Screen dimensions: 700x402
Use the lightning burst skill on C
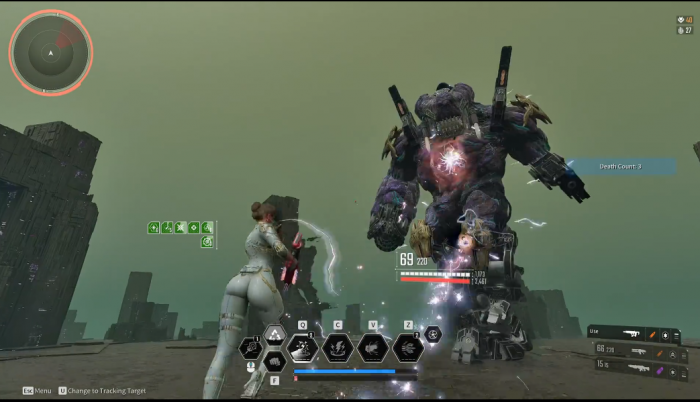pos(338,347)
